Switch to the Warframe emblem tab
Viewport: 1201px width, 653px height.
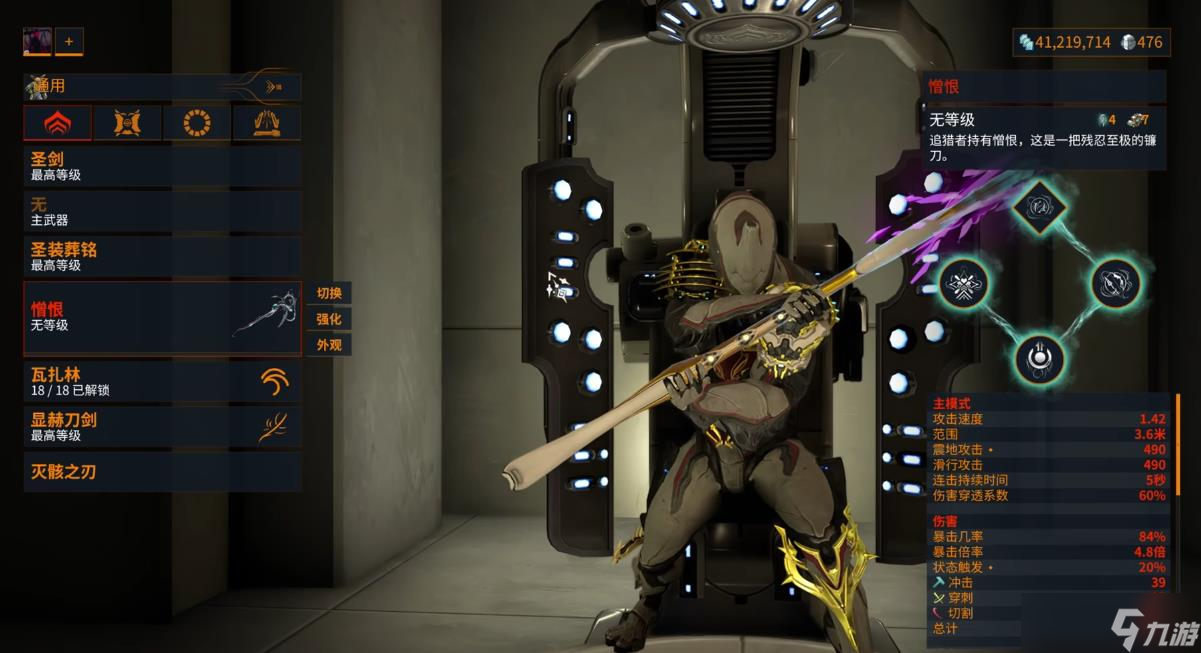tap(58, 123)
